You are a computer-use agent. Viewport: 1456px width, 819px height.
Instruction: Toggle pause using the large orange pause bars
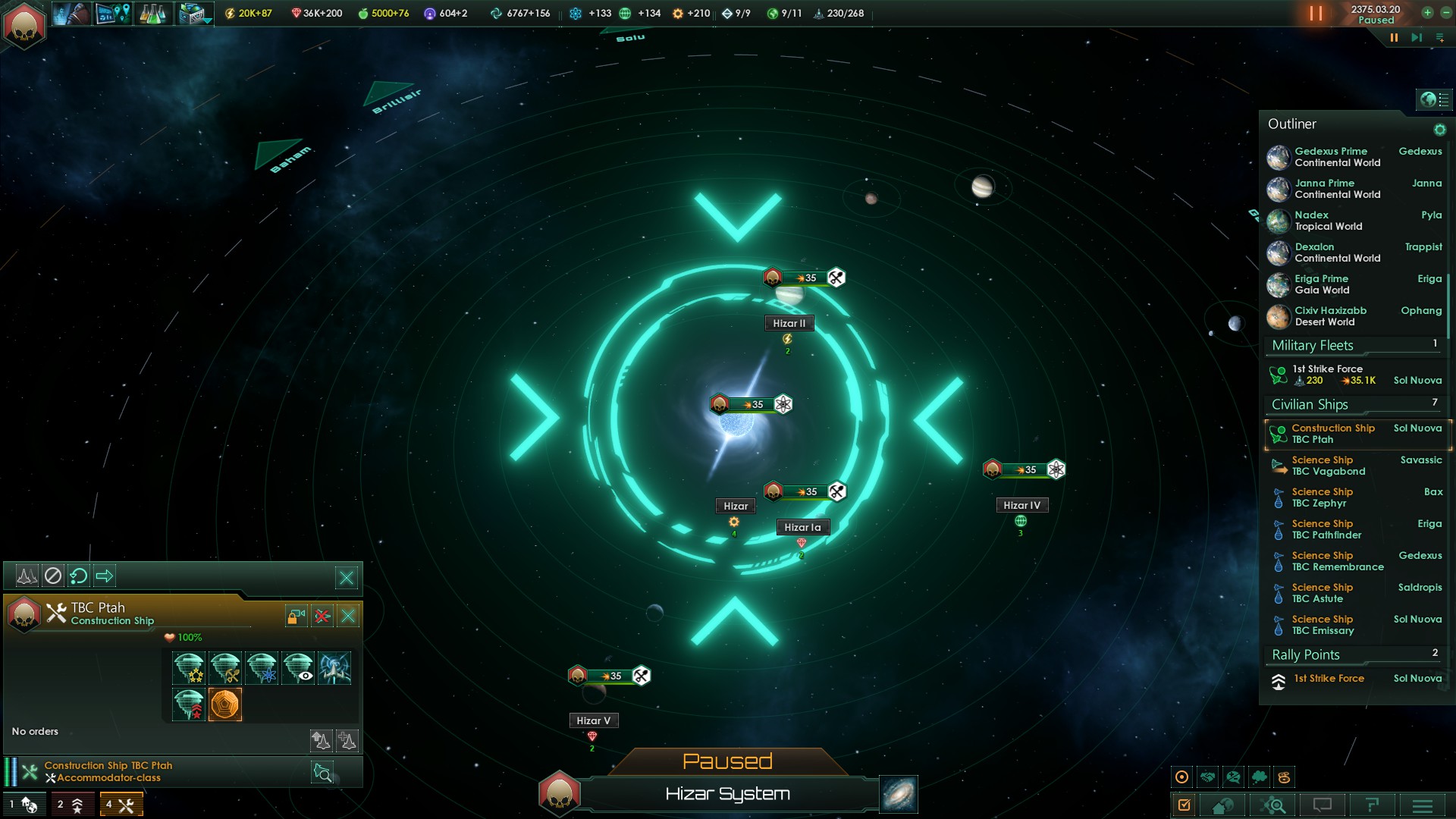(1316, 14)
